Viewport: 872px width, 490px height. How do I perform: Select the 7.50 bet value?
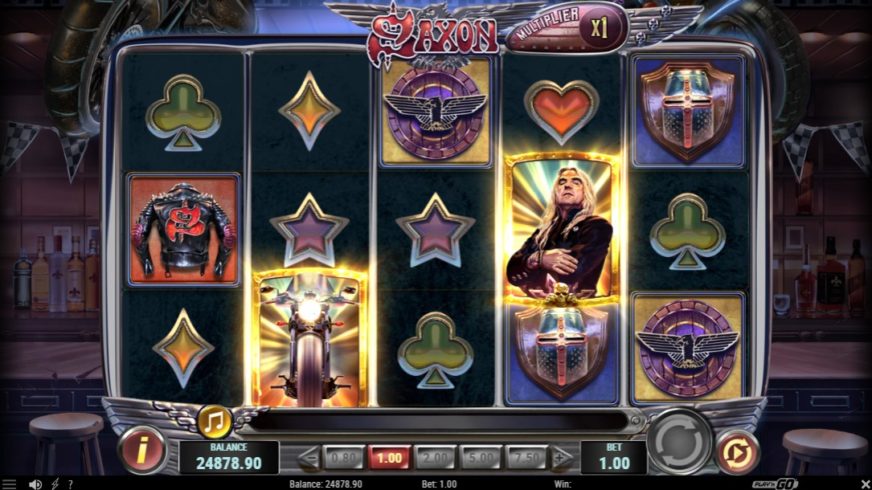click(x=526, y=457)
